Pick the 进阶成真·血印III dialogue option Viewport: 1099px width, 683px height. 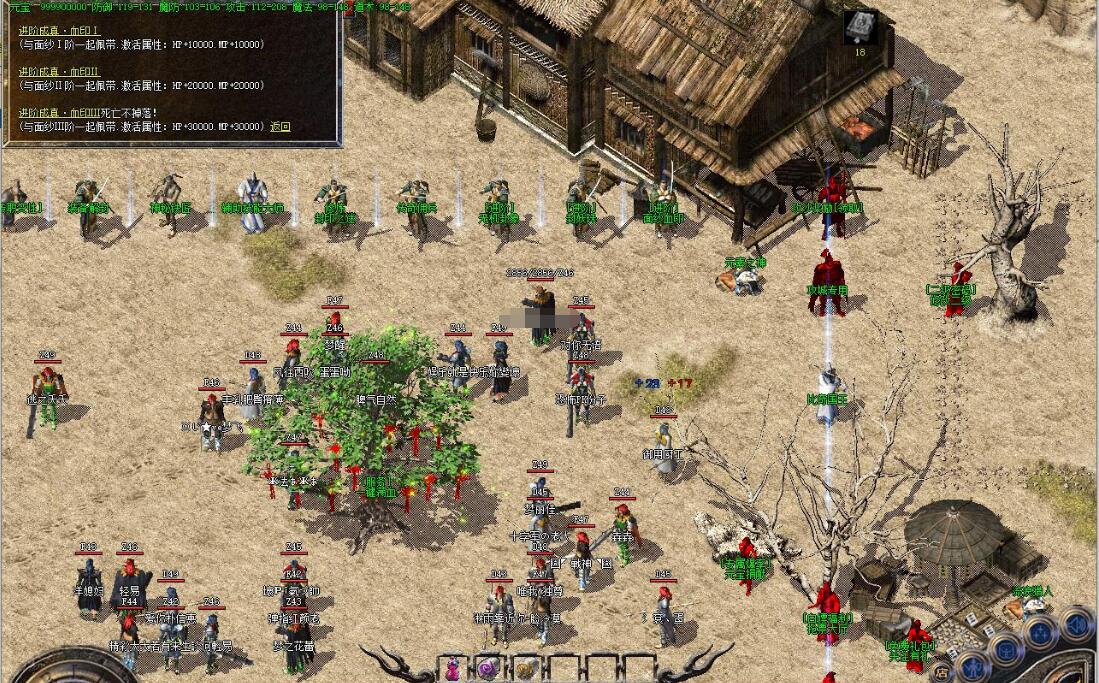pos(62,112)
